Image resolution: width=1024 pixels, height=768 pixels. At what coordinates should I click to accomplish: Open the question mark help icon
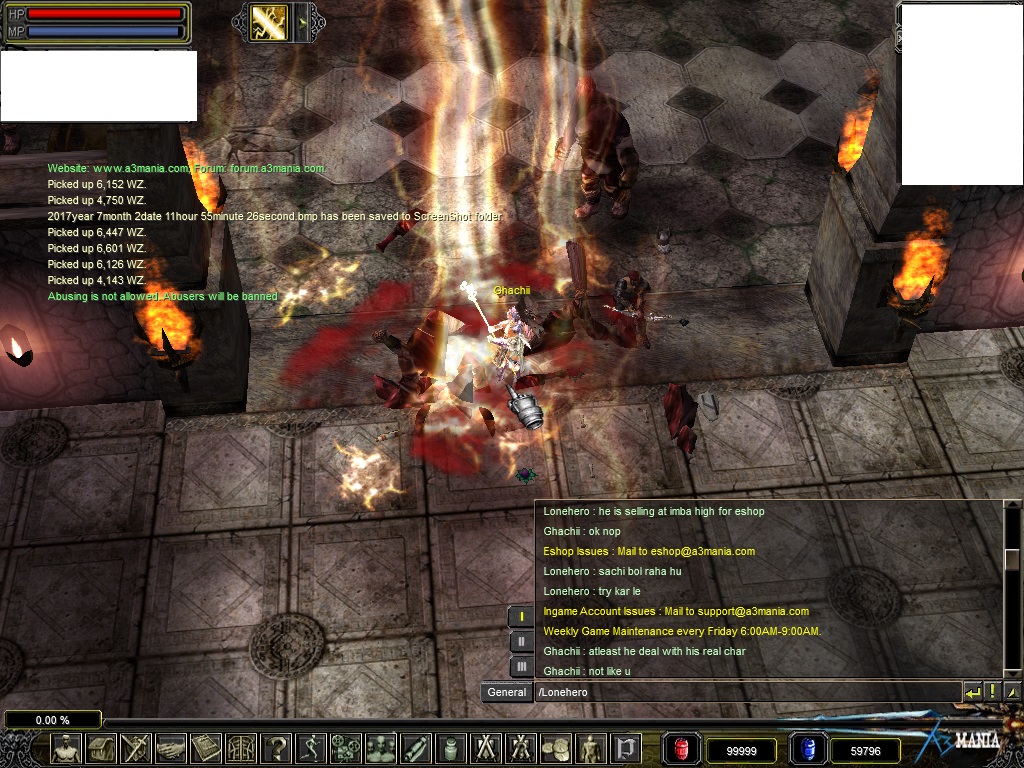click(276, 748)
